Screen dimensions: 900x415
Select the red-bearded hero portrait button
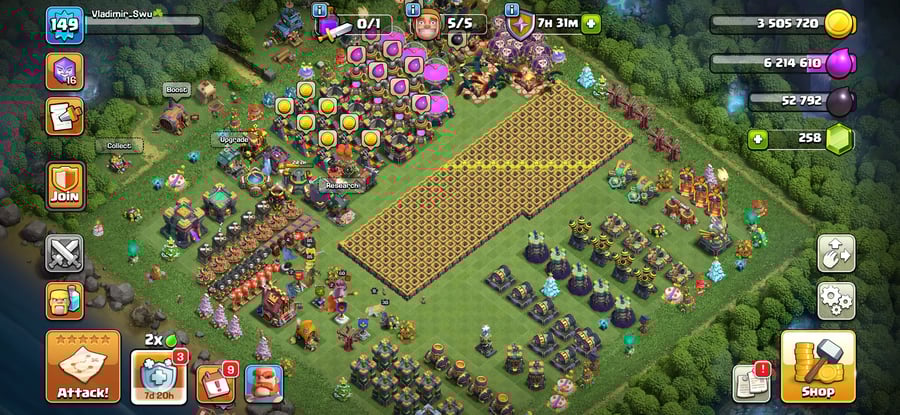tap(264, 383)
